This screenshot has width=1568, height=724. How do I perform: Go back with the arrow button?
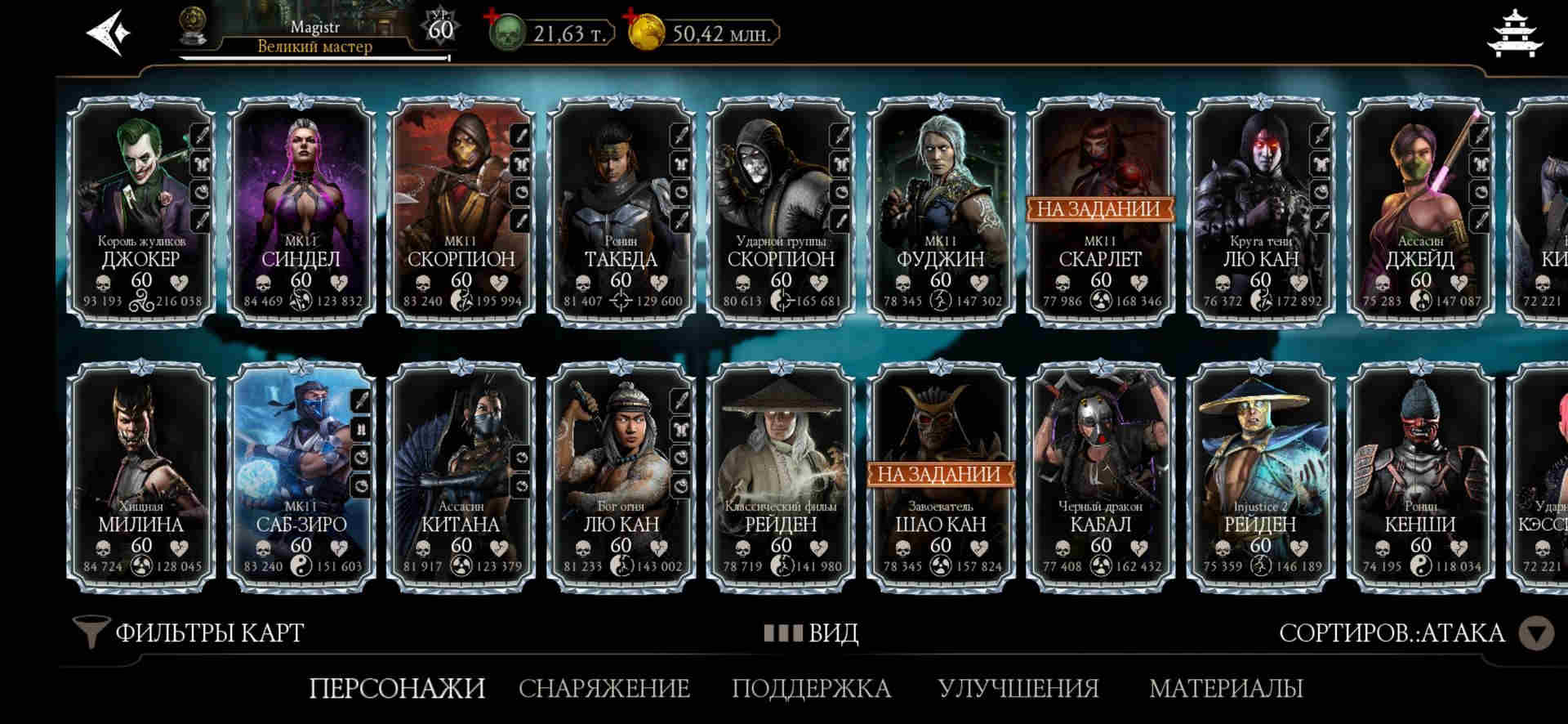(109, 34)
